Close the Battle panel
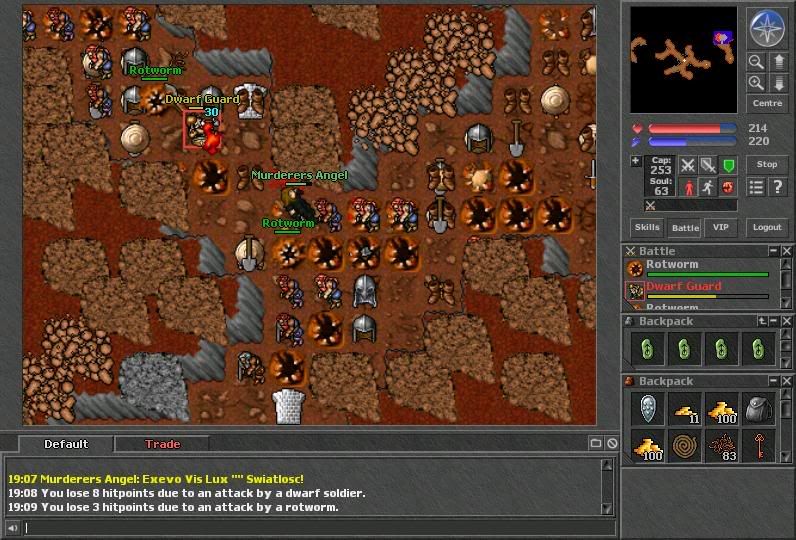796x540 pixels. click(x=787, y=251)
